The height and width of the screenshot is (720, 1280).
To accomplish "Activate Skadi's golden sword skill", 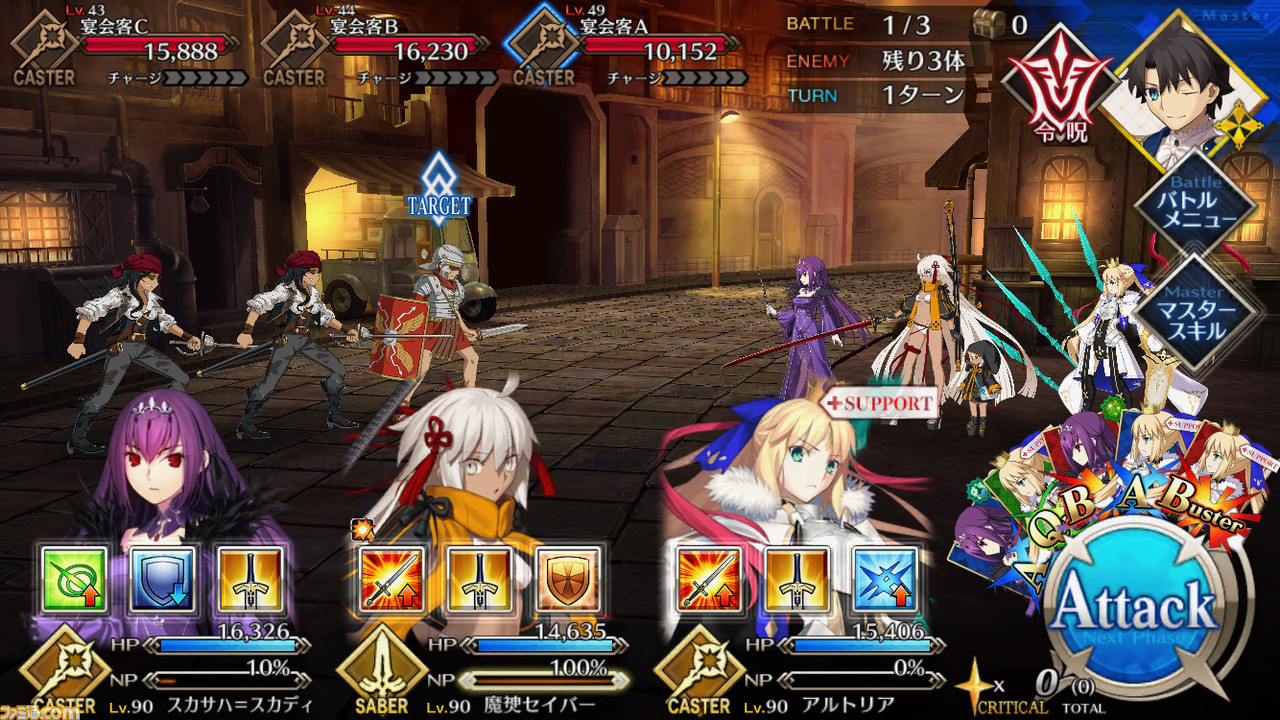I will coord(251,579).
